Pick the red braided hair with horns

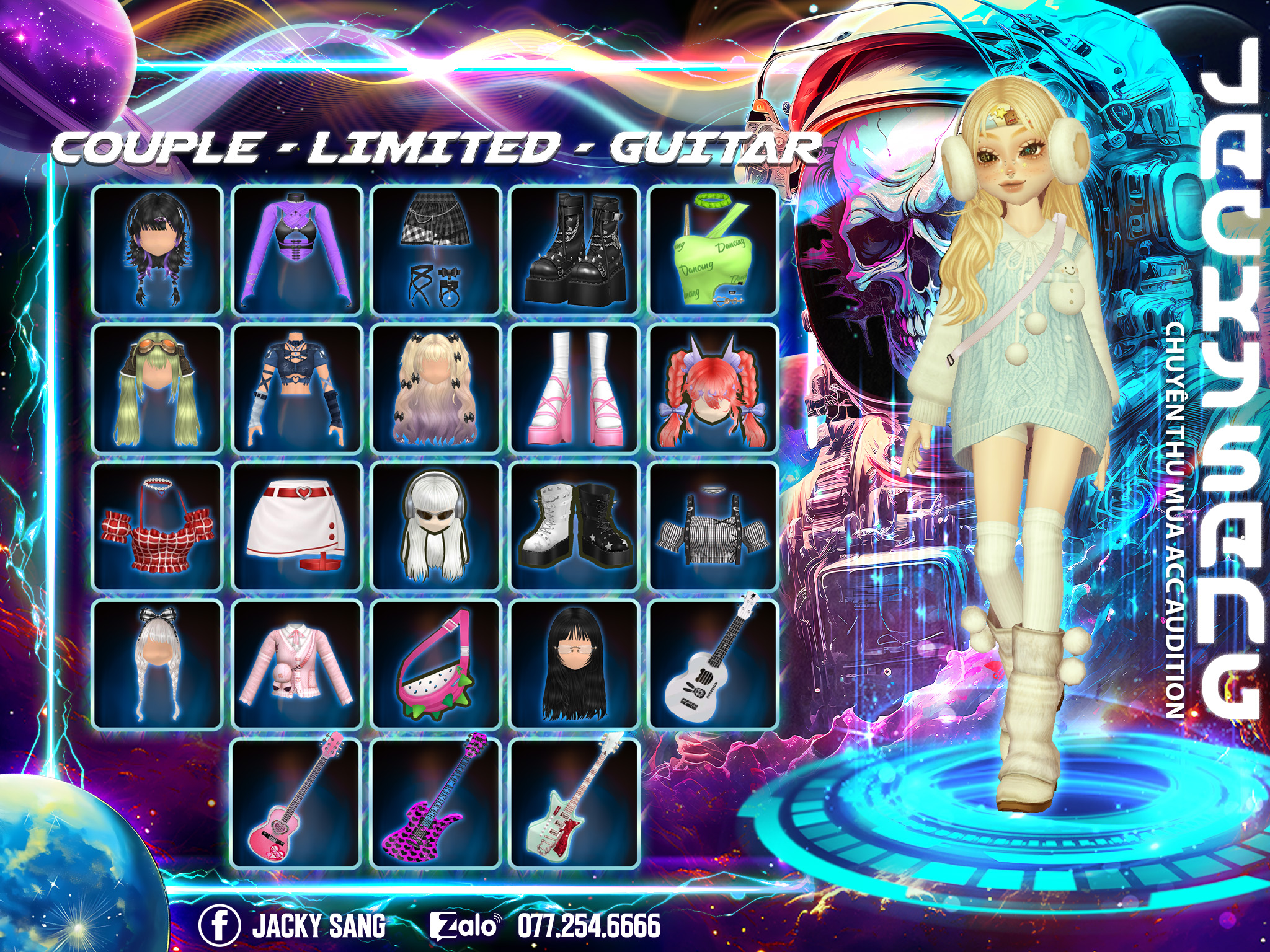click(713, 389)
